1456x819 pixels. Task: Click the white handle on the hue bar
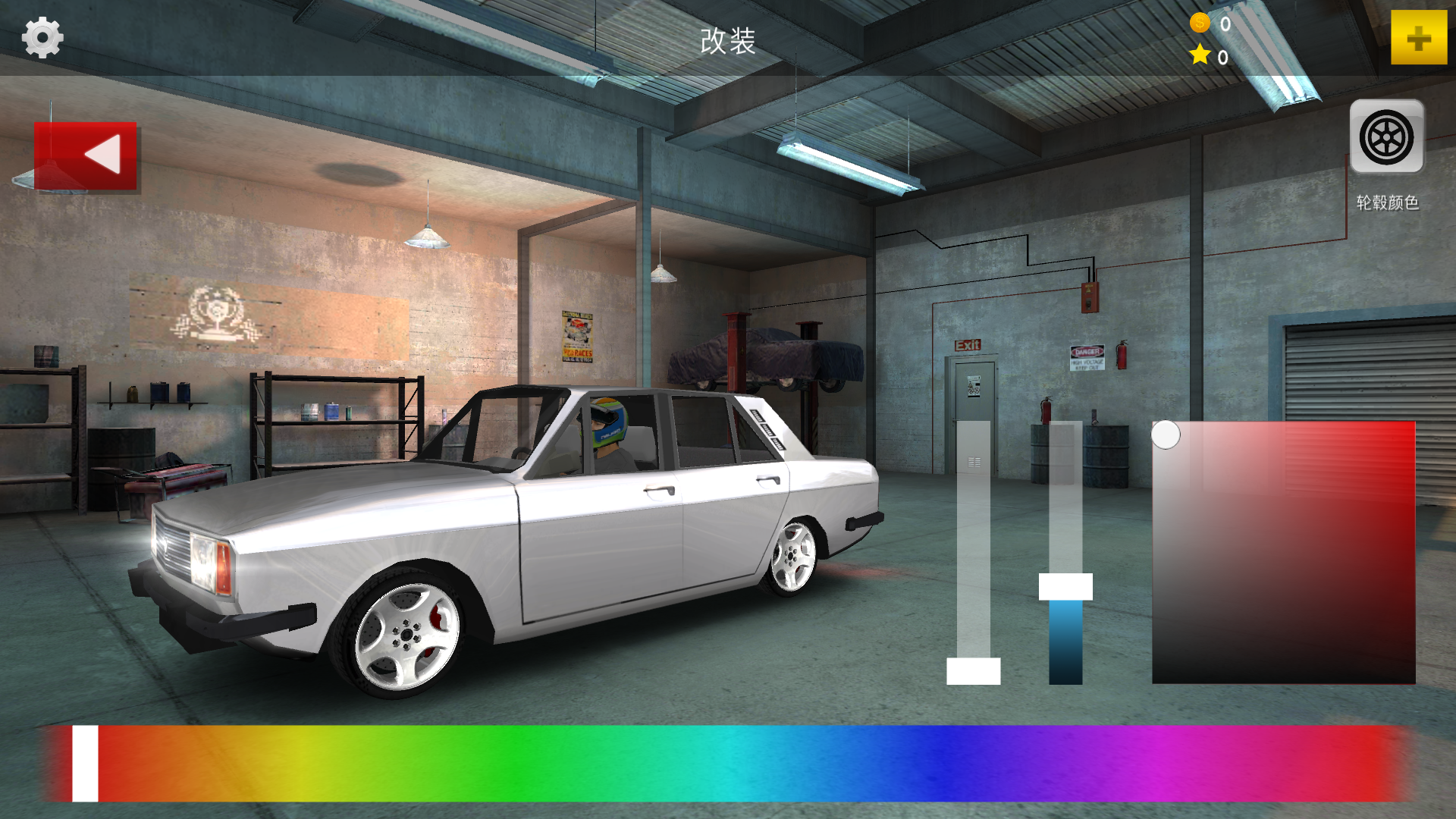coord(85,763)
